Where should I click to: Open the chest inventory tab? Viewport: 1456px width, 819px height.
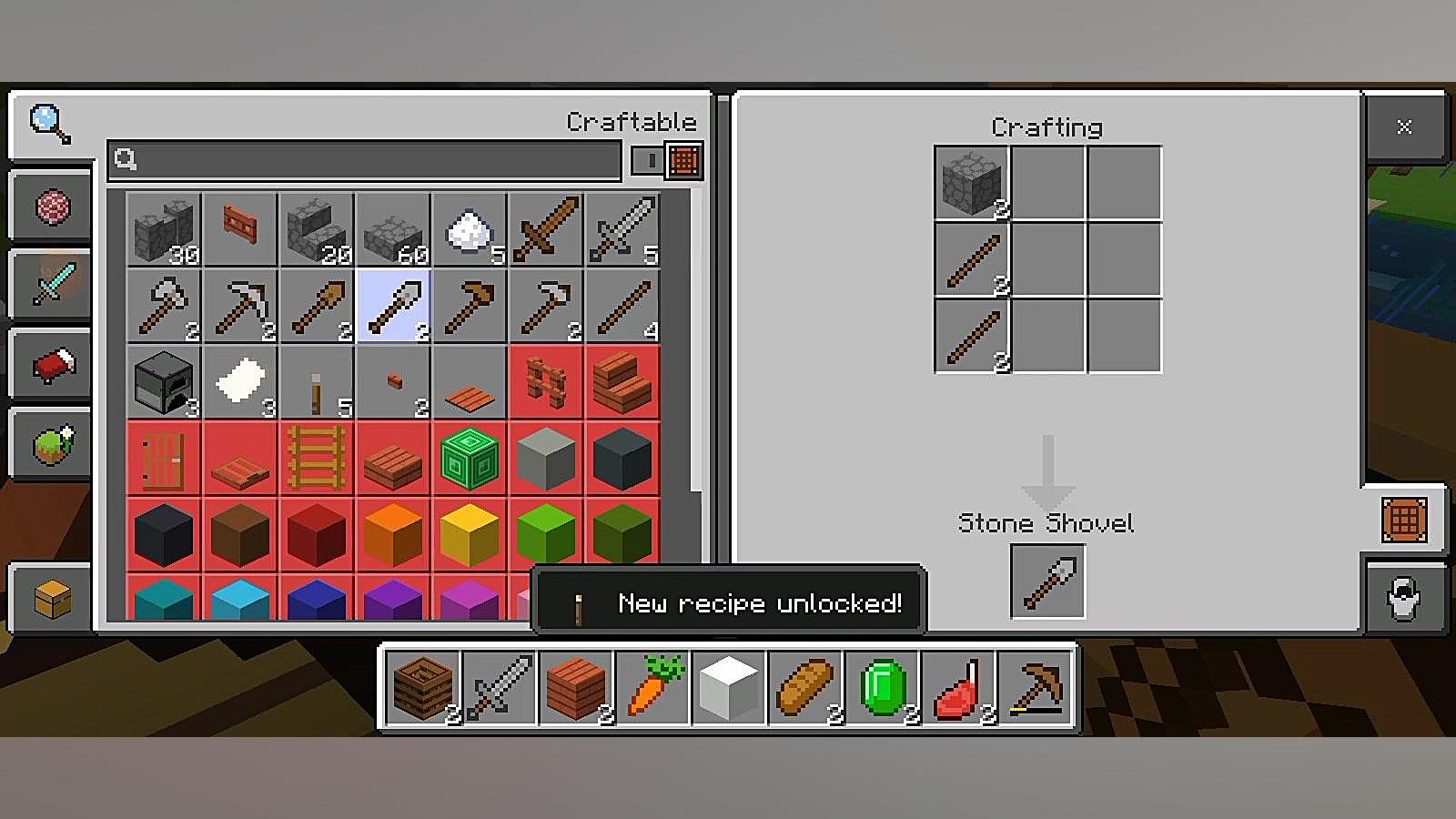coord(51,599)
